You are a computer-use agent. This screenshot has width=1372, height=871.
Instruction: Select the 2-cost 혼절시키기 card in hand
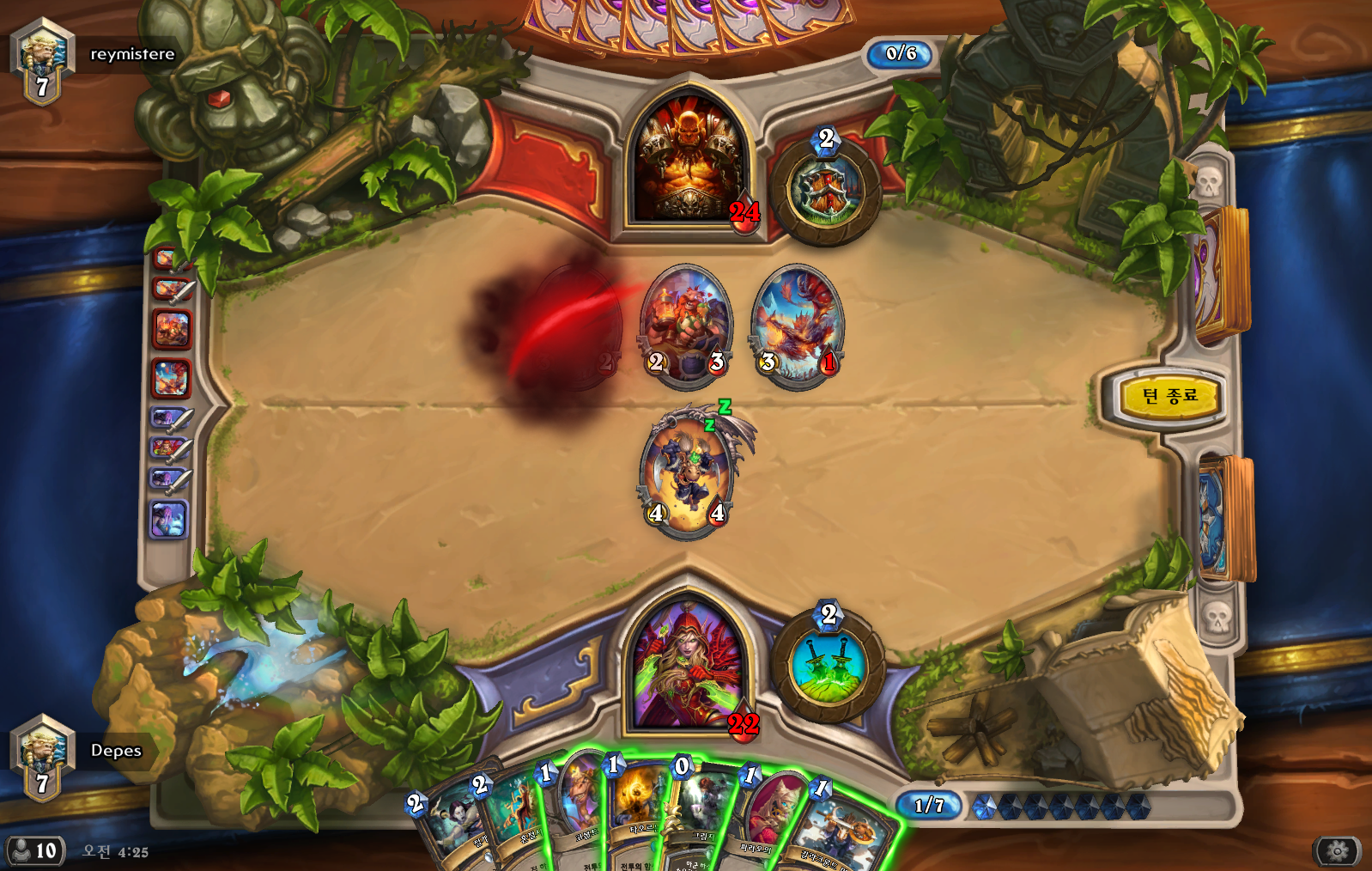[x=513, y=820]
